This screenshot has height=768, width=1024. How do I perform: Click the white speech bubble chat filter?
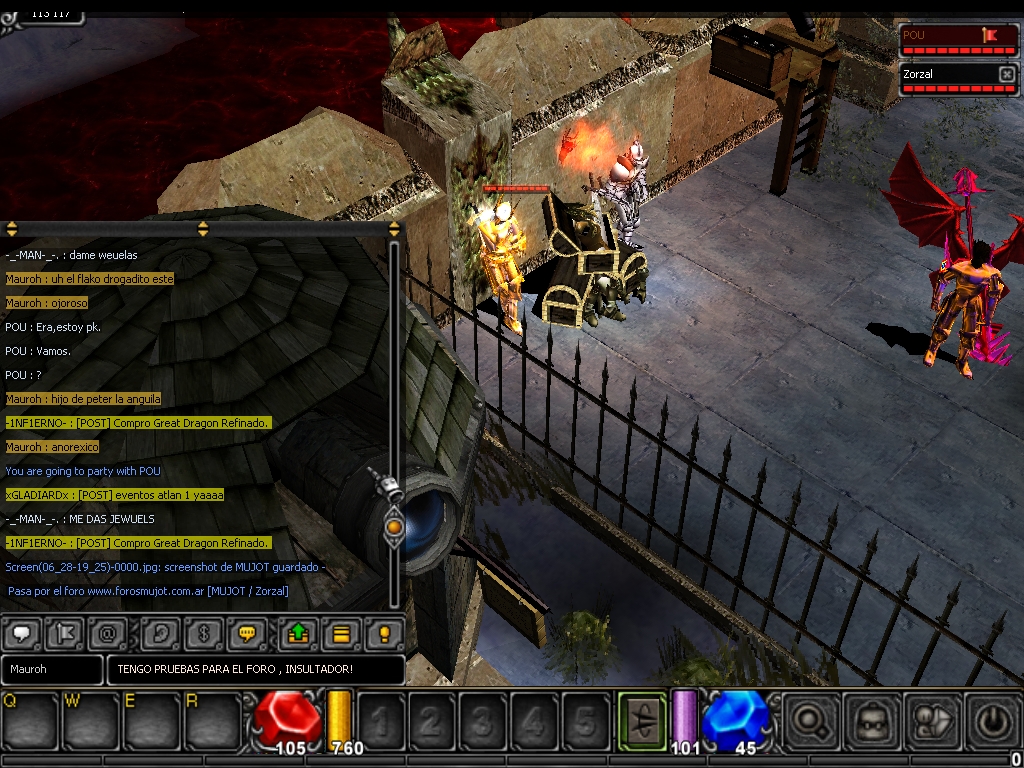[20, 633]
